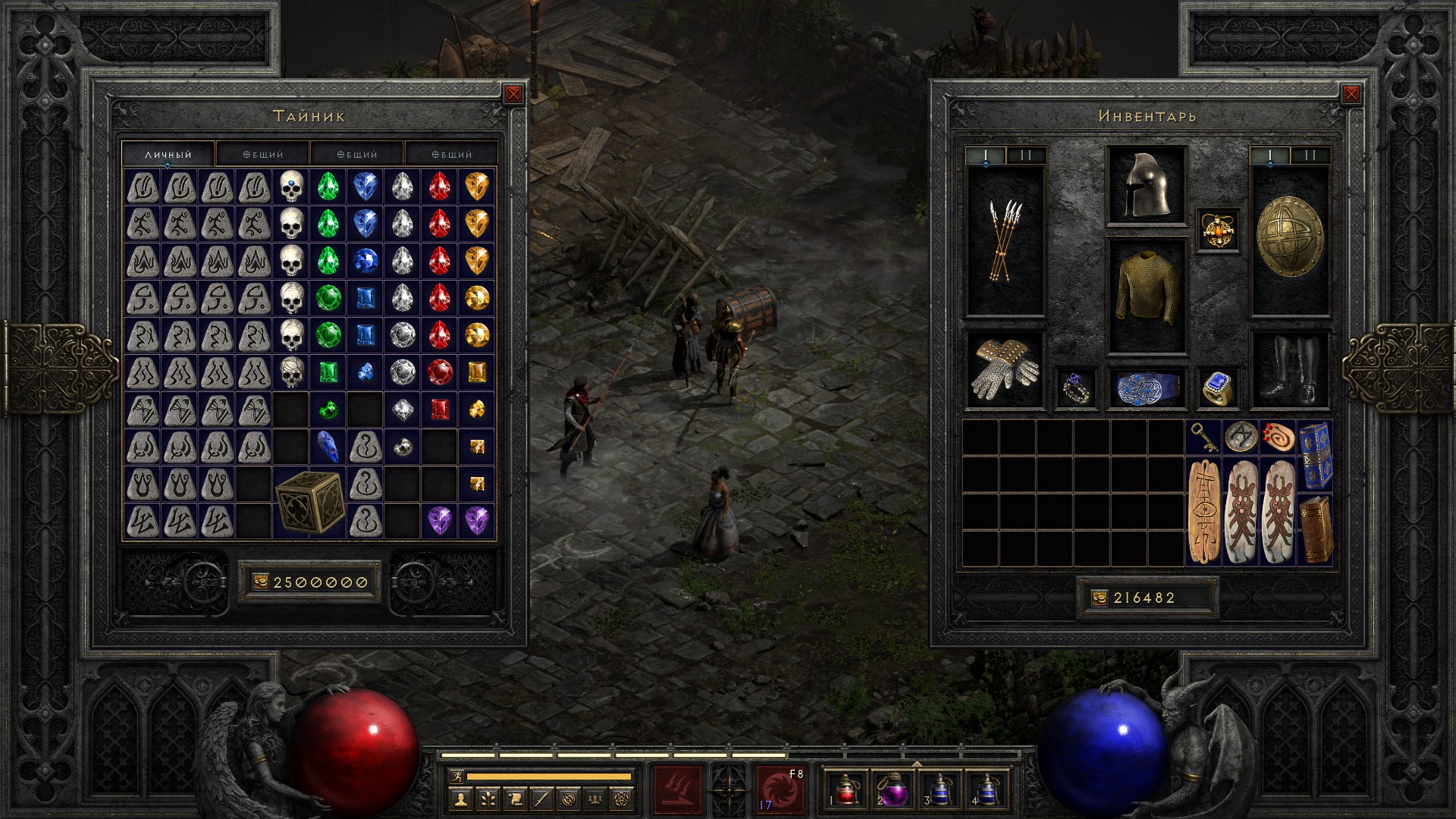1456x819 pixels.
Task: Select the equipped helmet slot
Action: pyautogui.click(x=1147, y=186)
